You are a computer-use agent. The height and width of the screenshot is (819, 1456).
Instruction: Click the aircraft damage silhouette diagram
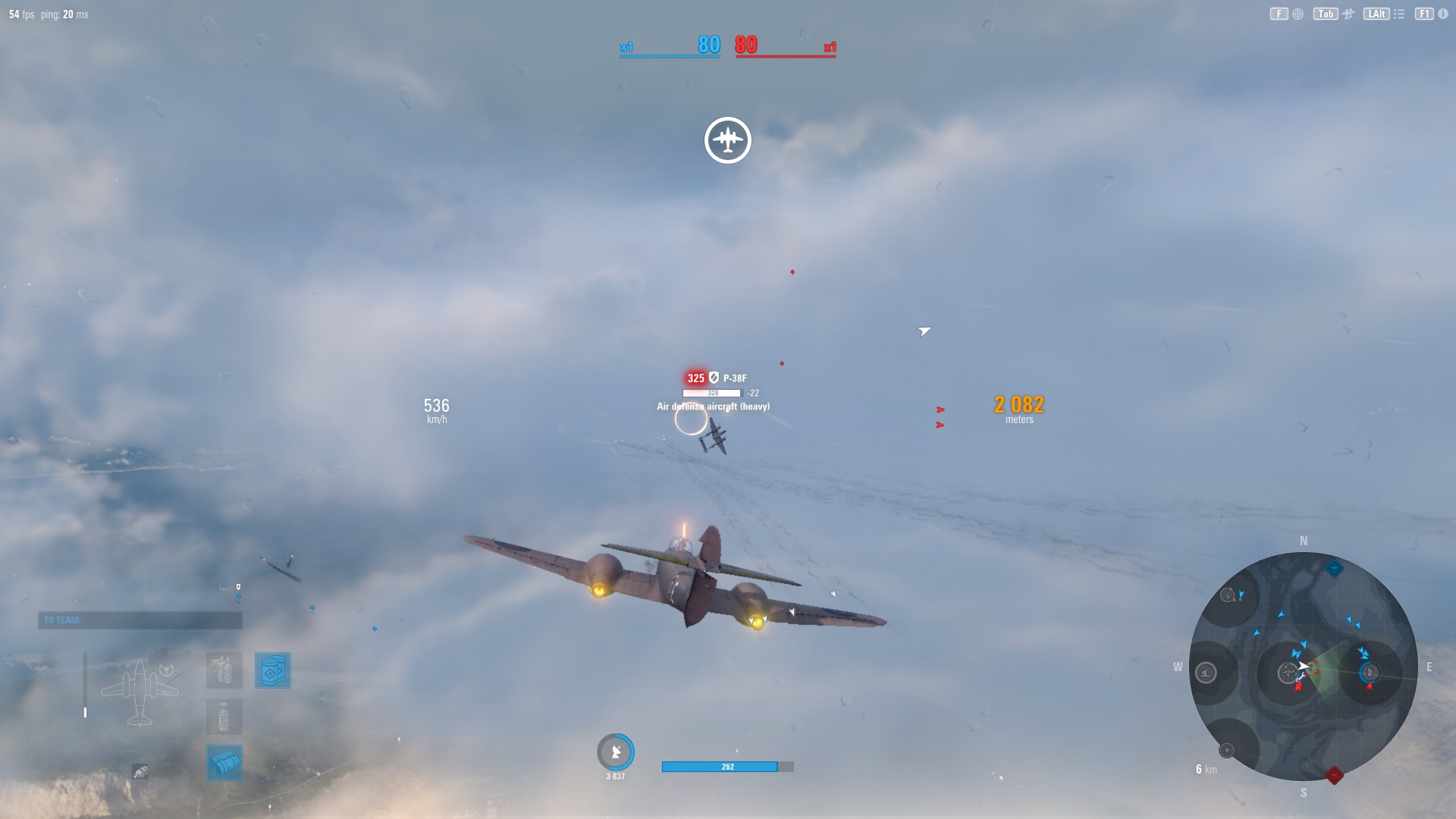click(x=140, y=692)
